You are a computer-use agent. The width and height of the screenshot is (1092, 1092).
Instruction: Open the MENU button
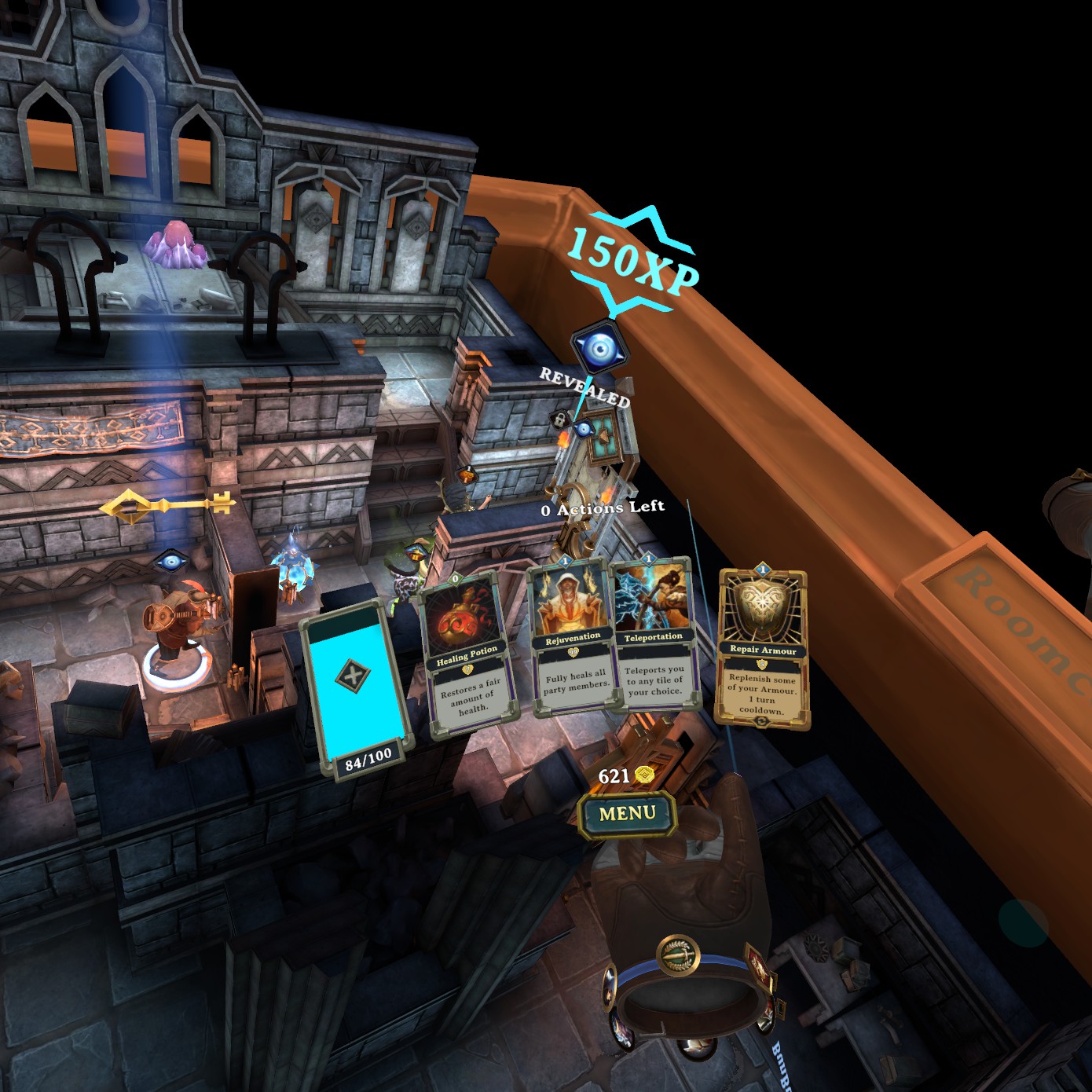(627, 814)
